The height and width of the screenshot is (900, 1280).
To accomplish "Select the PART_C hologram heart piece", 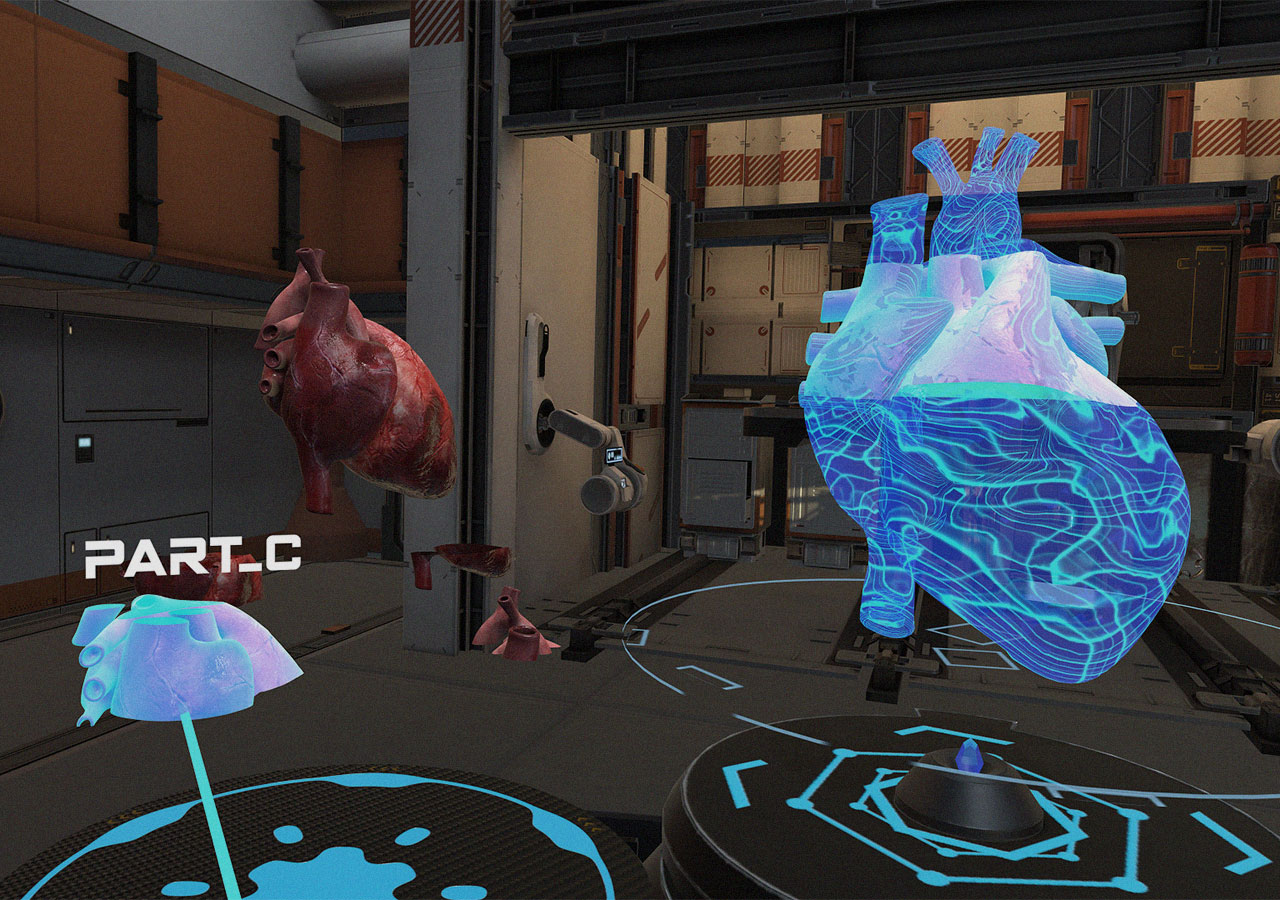I will click(x=185, y=660).
